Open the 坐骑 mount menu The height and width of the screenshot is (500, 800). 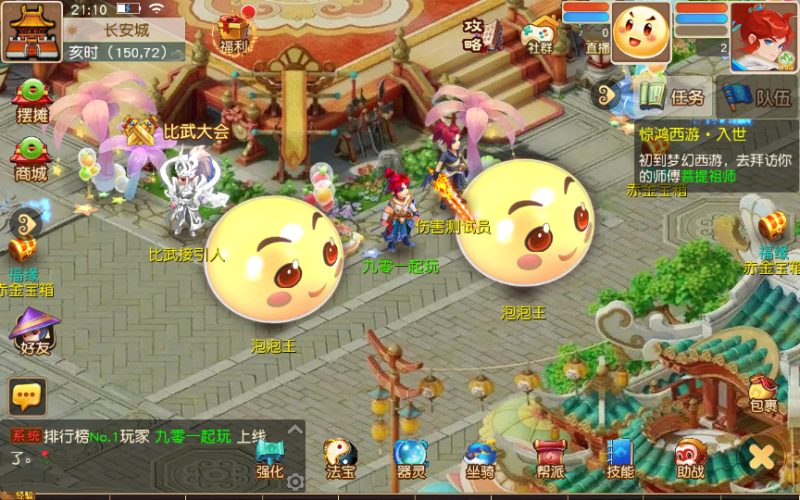pyautogui.click(x=480, y=459)
